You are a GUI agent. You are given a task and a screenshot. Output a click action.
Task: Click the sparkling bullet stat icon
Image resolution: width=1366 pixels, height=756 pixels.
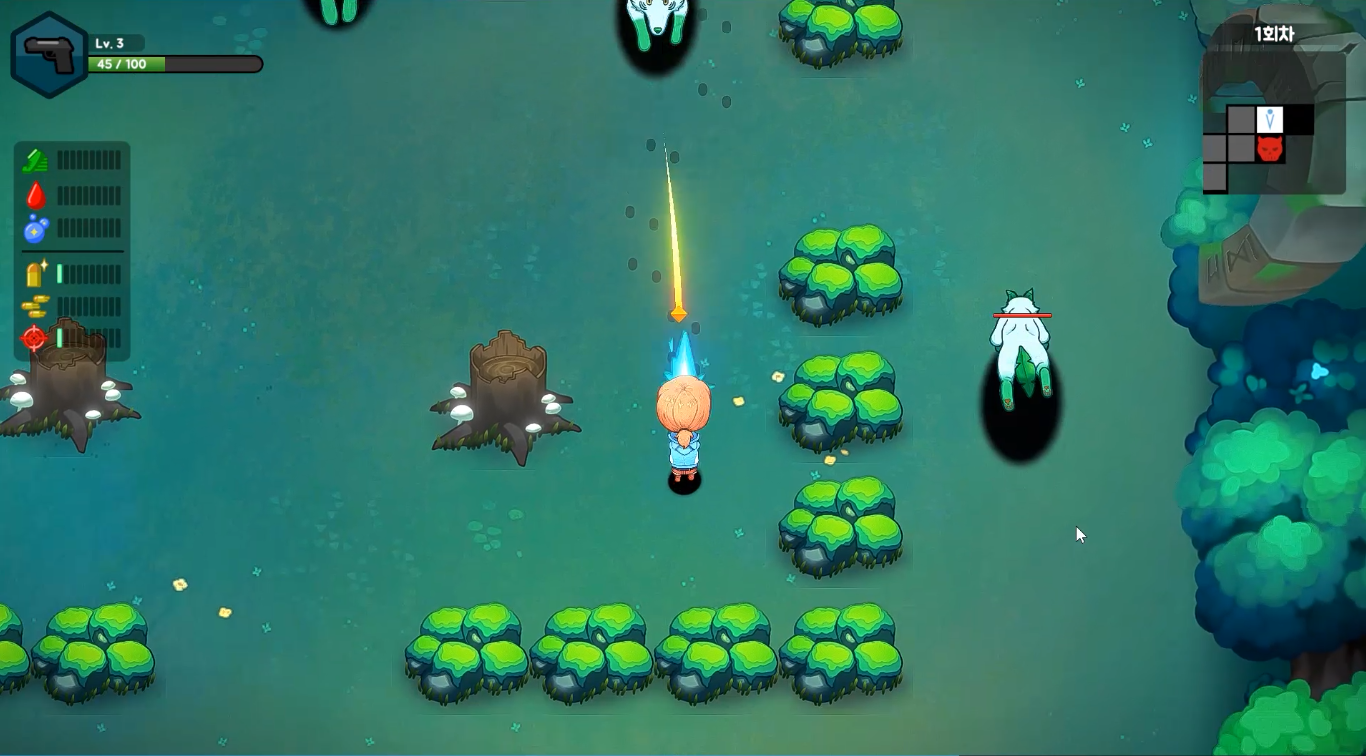[36, 273]
